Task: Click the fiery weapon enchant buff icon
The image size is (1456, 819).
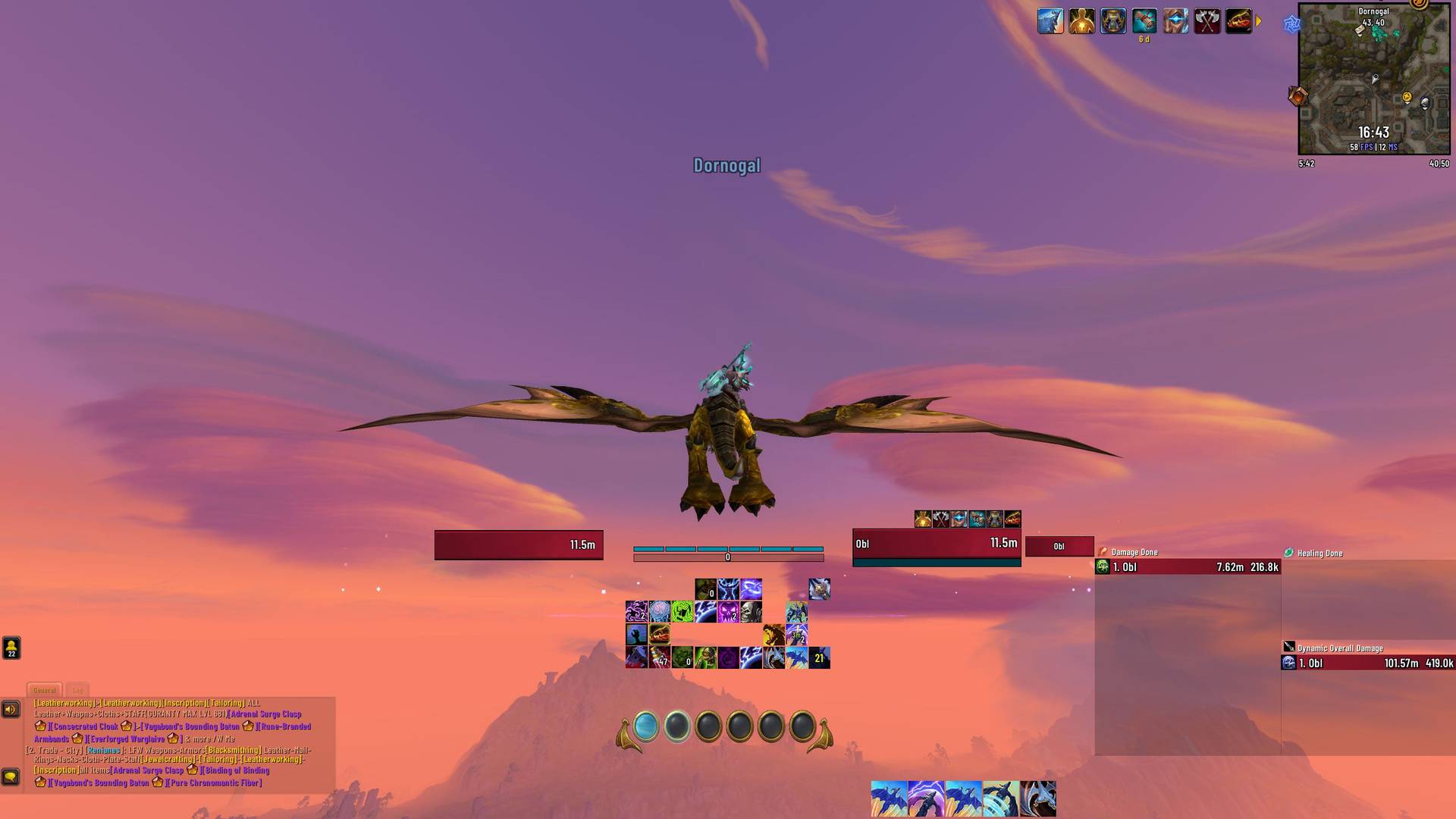Action: [1238, 21]
